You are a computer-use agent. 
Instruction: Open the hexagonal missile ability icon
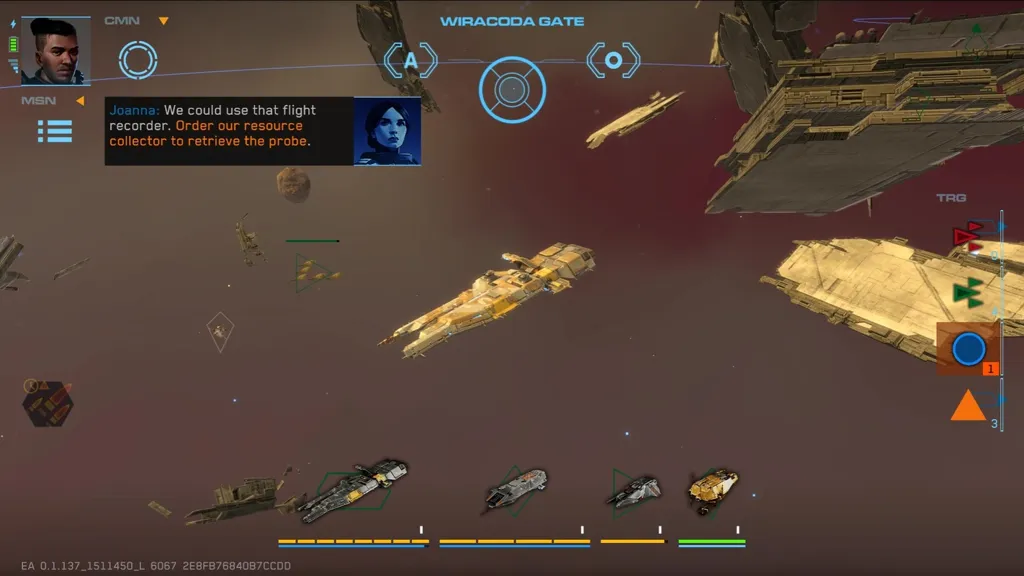(x=48, y=404)
